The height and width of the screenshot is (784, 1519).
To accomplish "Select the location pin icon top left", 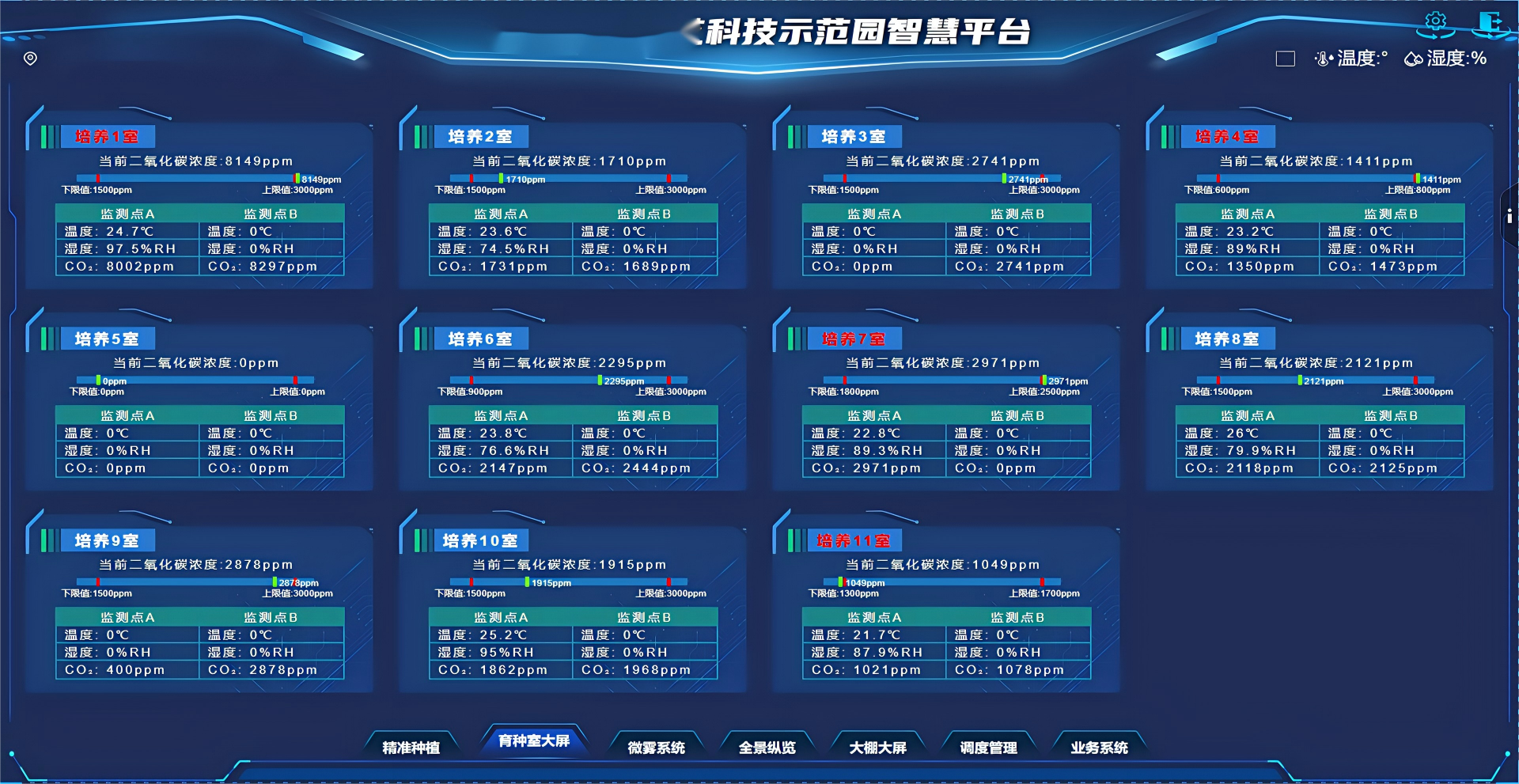I will 30,58.
